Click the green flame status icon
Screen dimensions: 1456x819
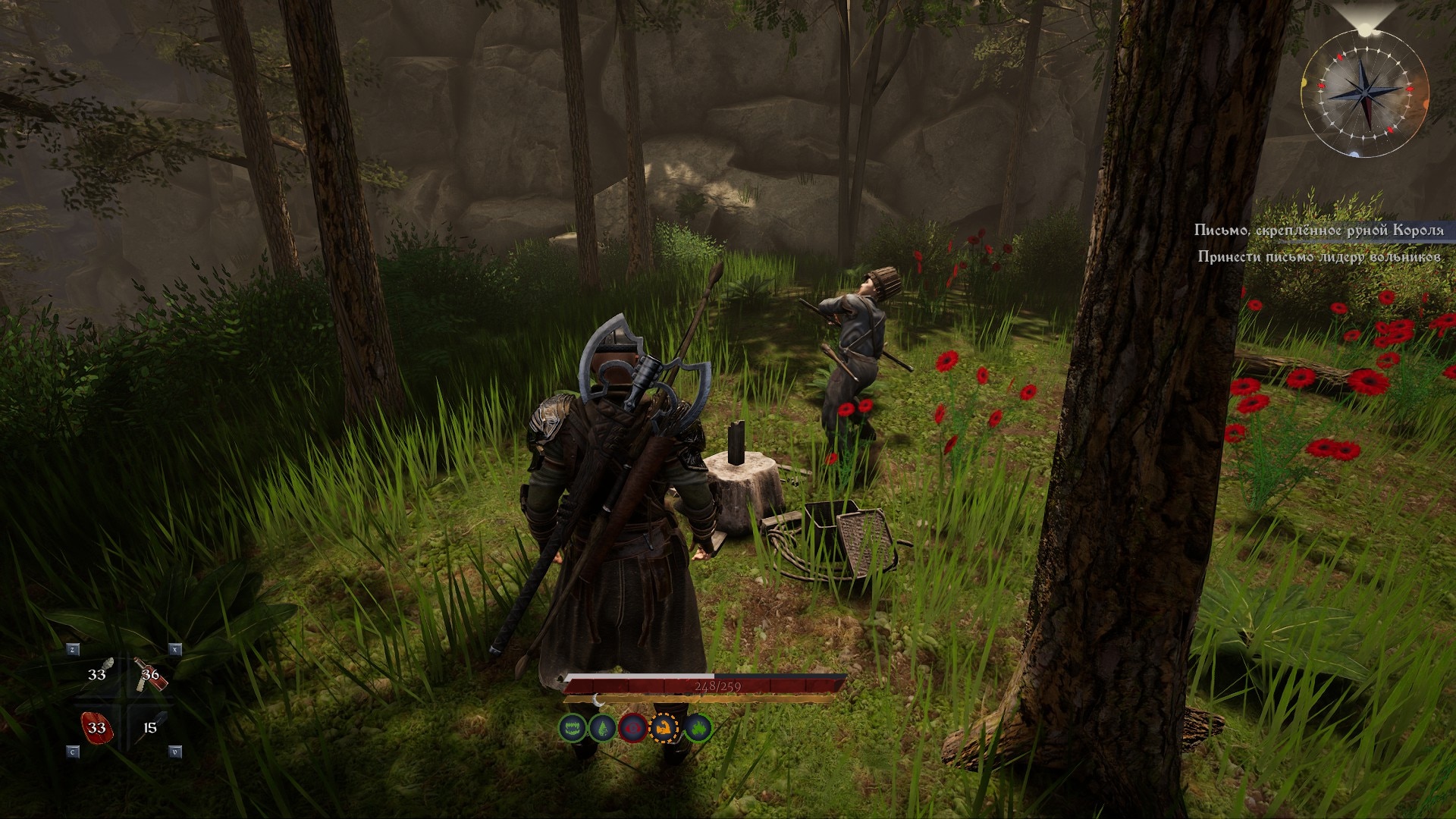click(697, 729)
